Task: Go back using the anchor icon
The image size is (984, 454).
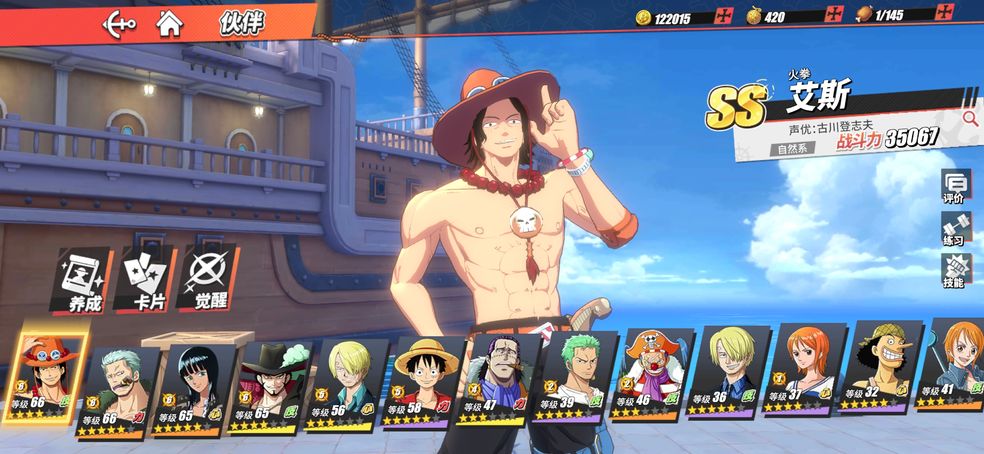Action: (120, 24)
